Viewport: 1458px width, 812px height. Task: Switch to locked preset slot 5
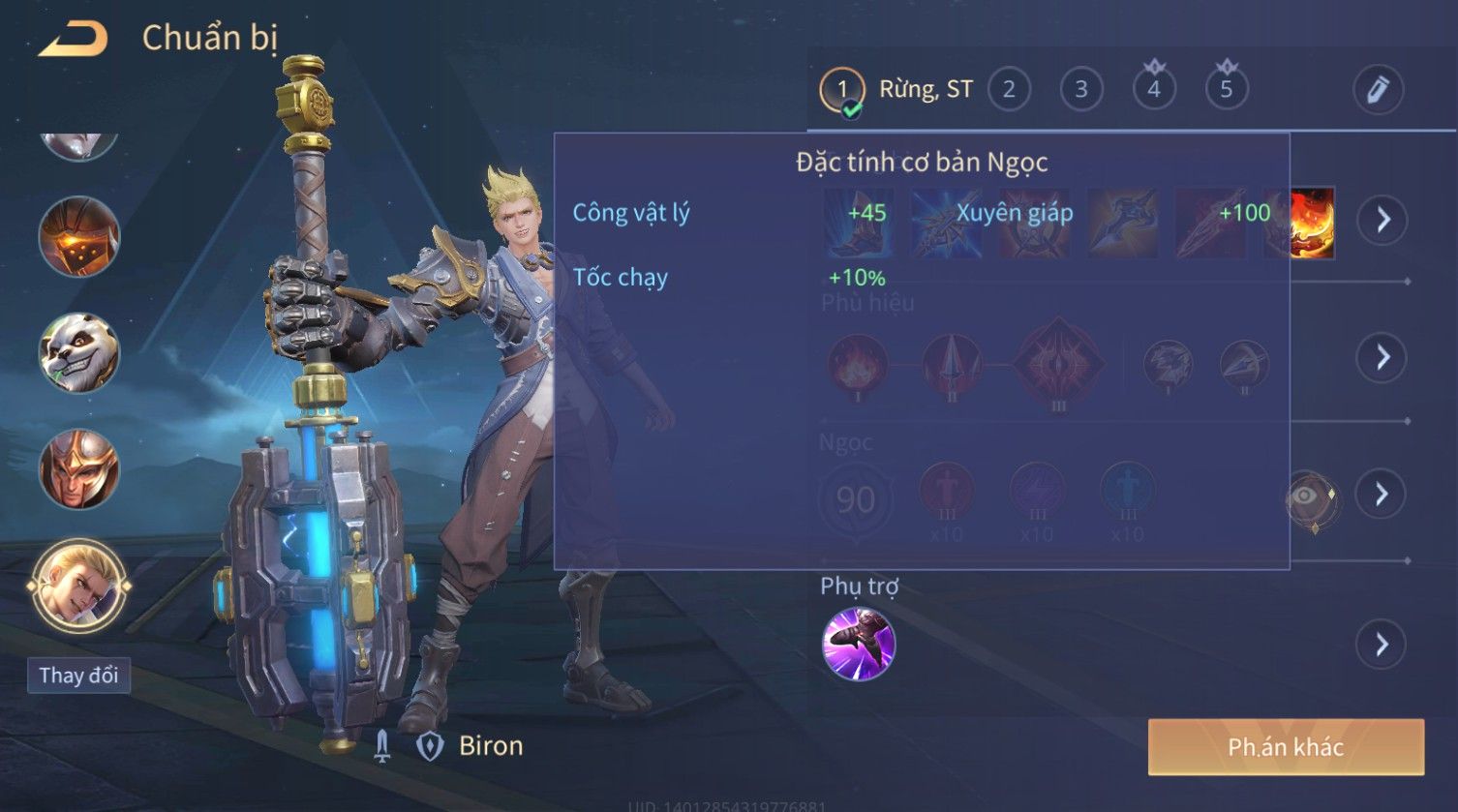(1227, 90)
